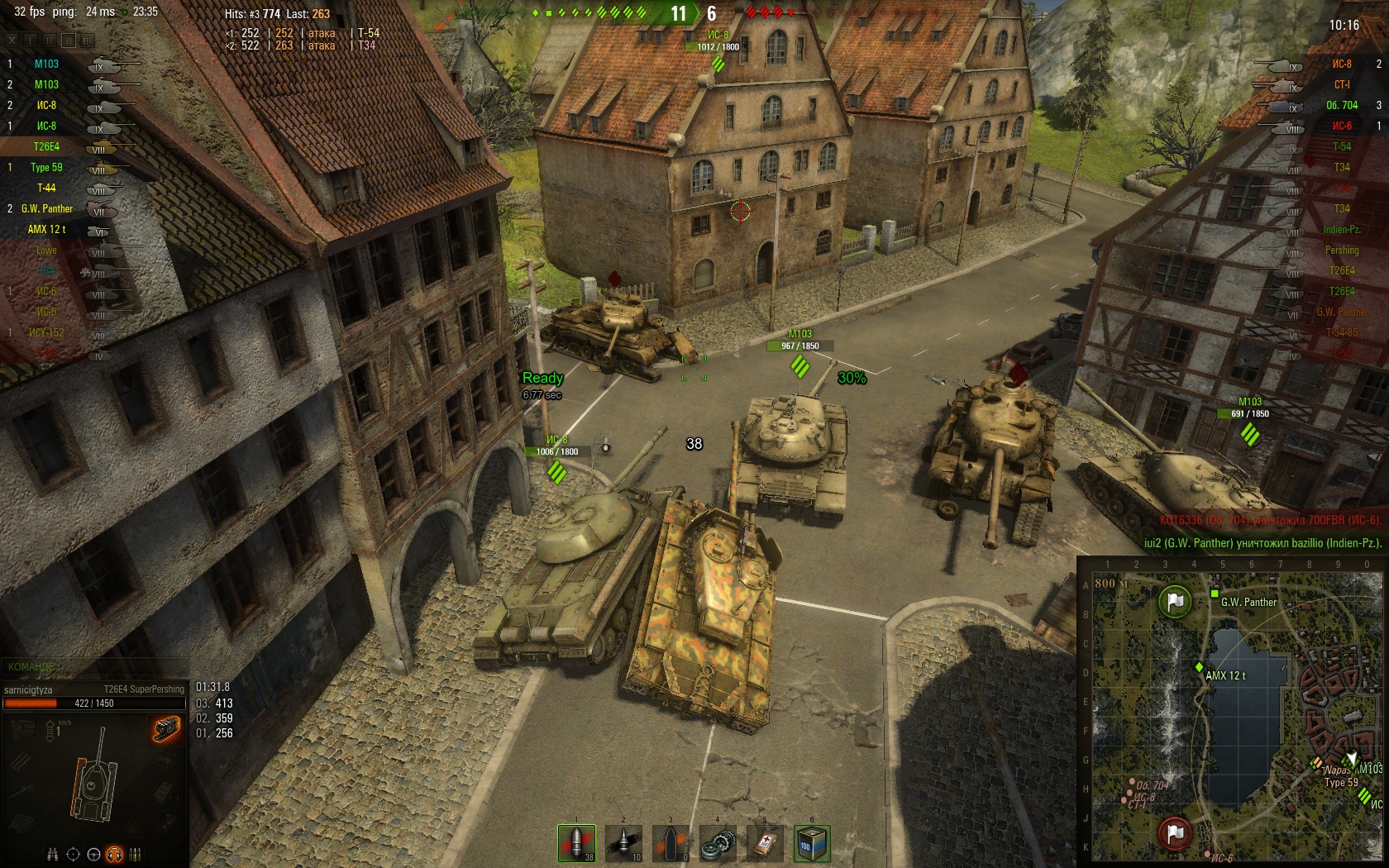
Task: Select the T26E4 row in the allied team list
Action: pyautogui.click(x=46, y=146)
